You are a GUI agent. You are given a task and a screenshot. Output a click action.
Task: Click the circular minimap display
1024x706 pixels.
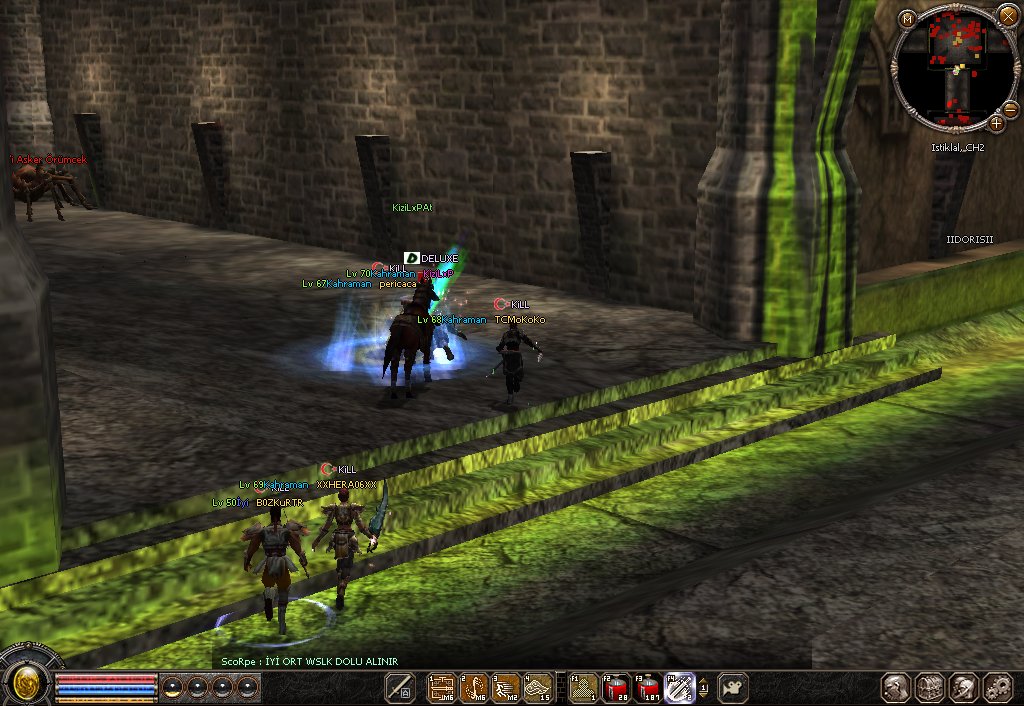coord(953,68)
